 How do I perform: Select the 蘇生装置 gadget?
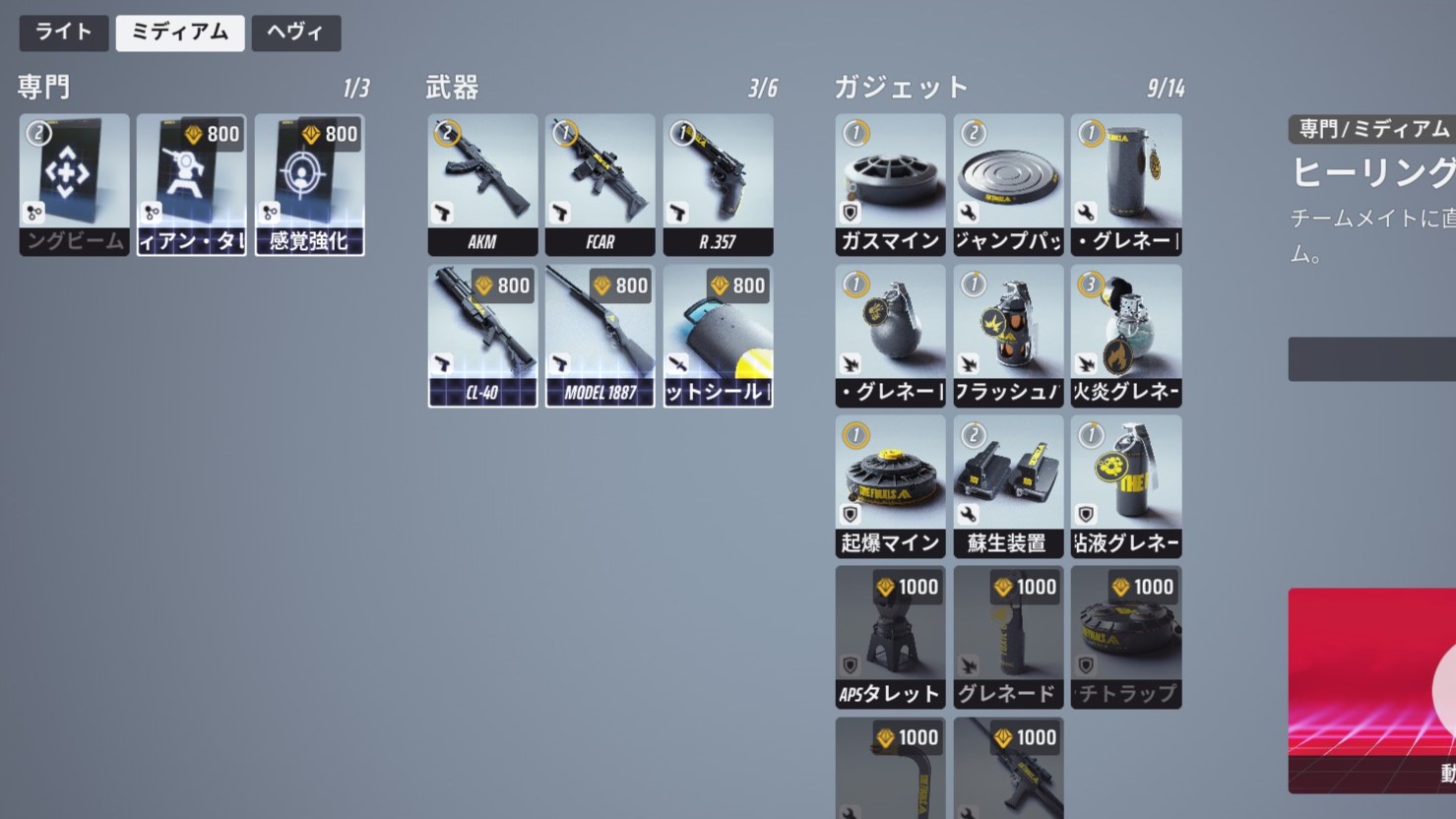pos(1007,484)
